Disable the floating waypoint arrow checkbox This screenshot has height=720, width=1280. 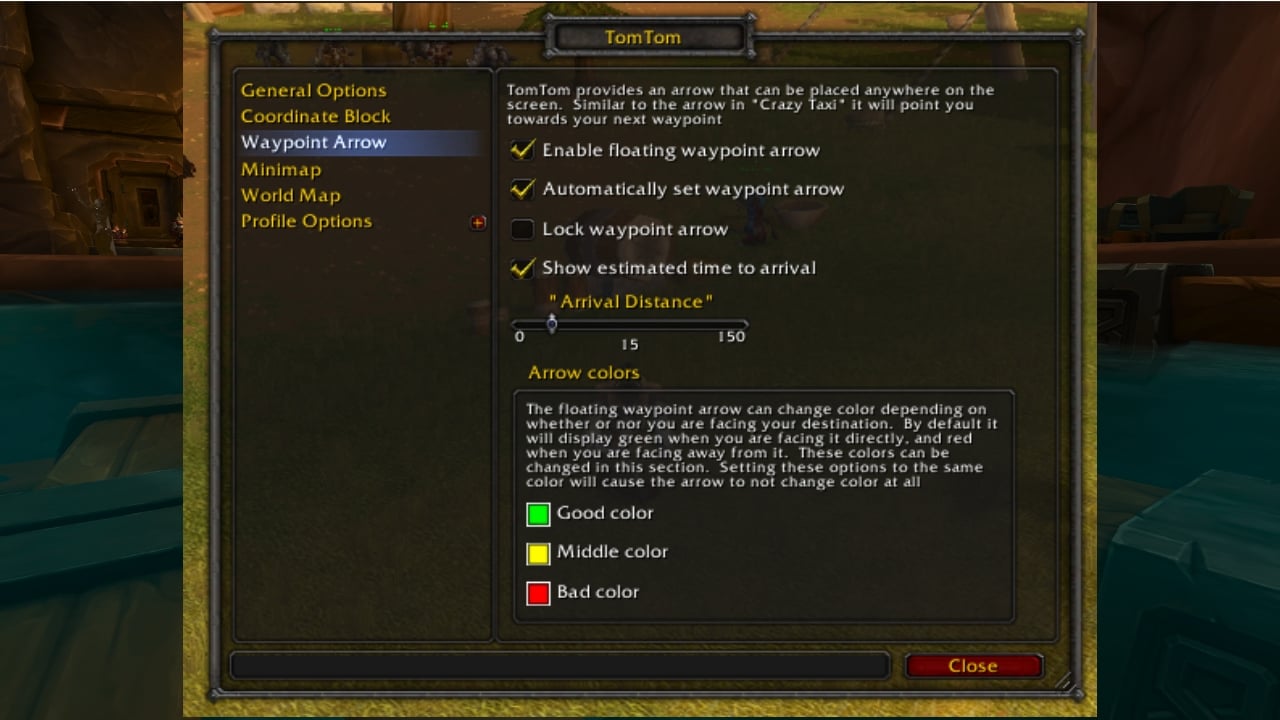click(522, 150)
